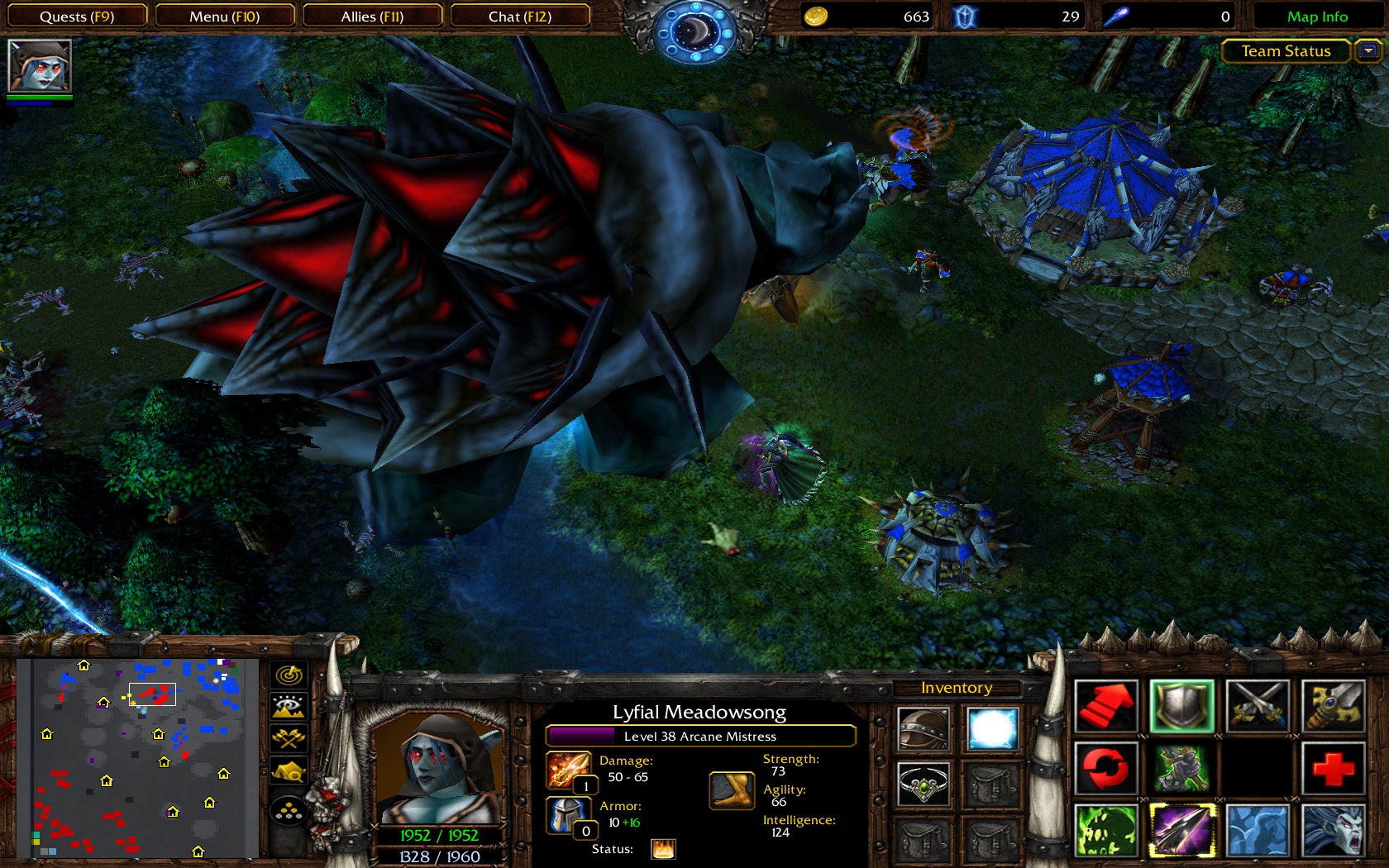
Task: Cast the screaming banshee ability
Action: click(1333, 829)
